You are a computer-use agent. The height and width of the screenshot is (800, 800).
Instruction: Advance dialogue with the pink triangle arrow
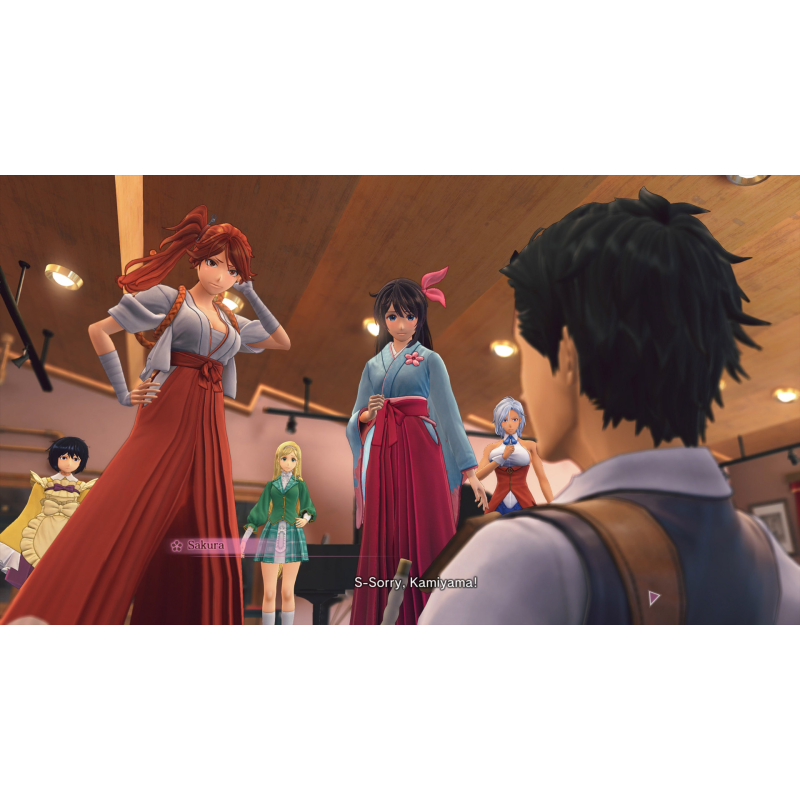[x=654, y=598]
